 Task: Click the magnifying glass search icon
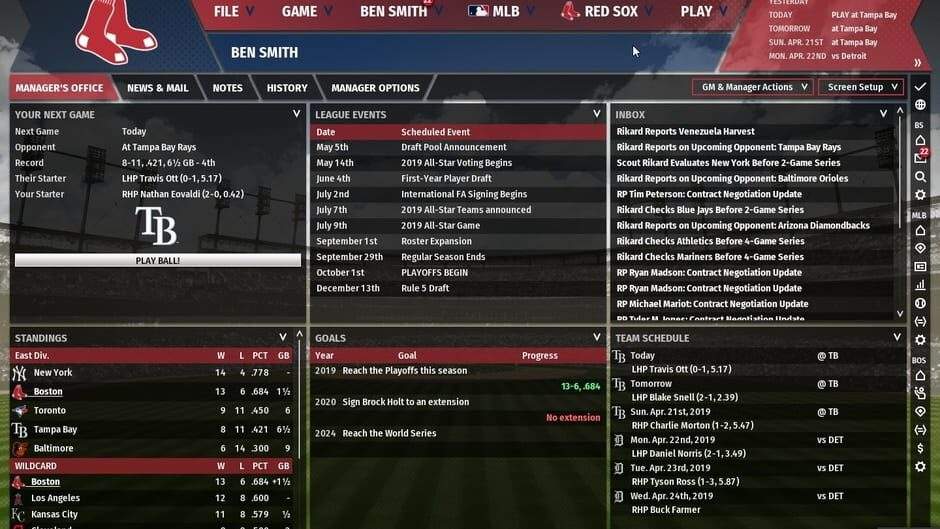pos(920,177)
